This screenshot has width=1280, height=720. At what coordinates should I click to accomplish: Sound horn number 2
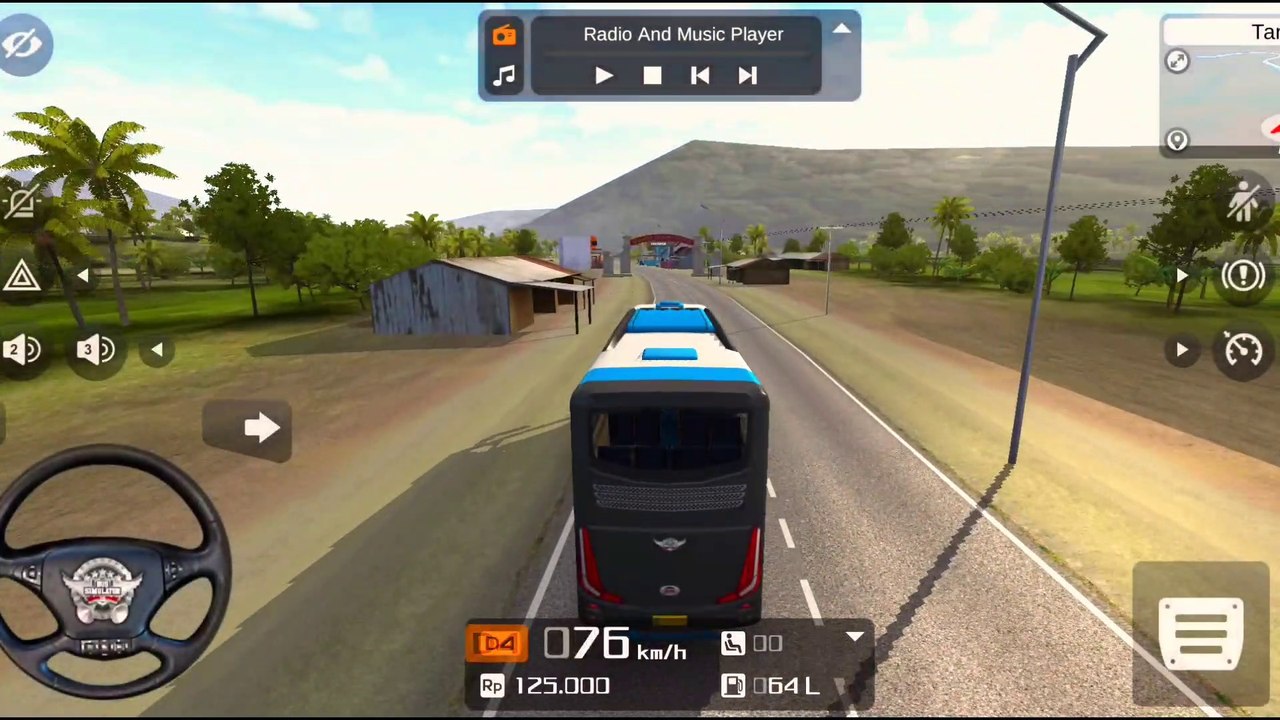tap(22, 350)
